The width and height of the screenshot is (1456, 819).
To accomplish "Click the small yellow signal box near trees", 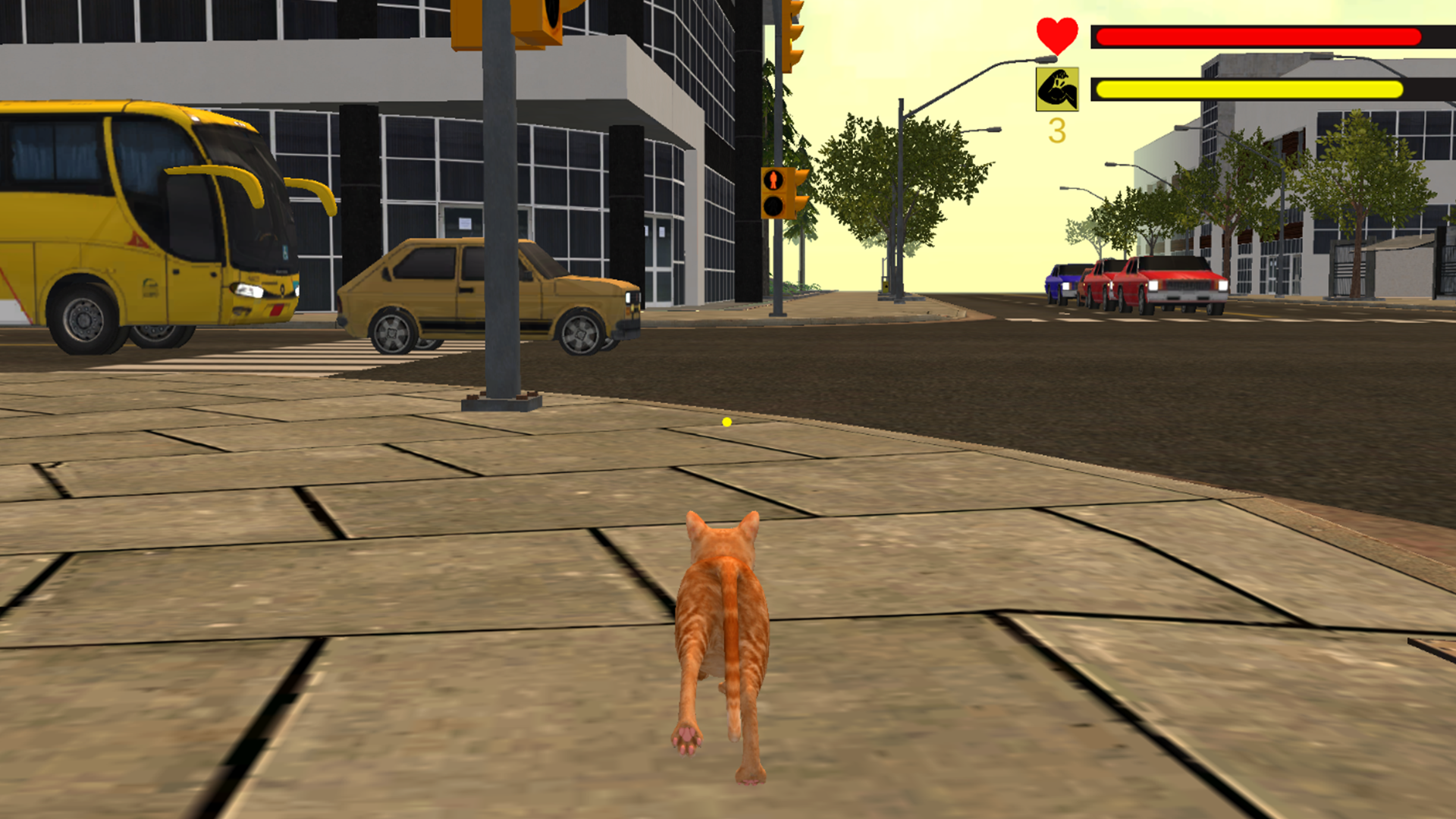I will [886, 288].
